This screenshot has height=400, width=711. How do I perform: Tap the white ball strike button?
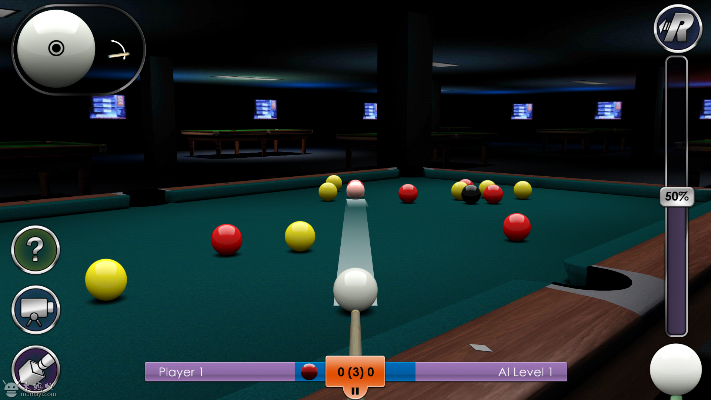pyautogui.click(x=676, y=369)
